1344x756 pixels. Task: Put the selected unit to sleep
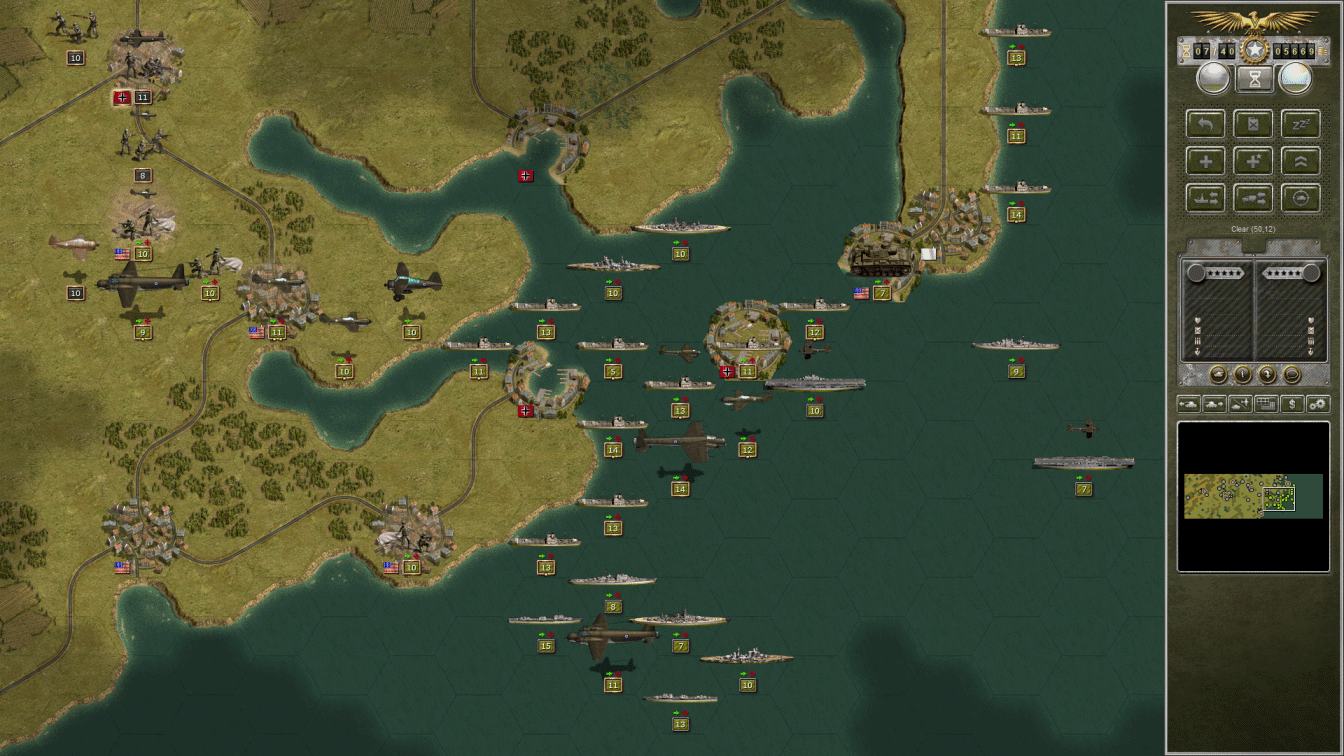(x=1301, y=123)
